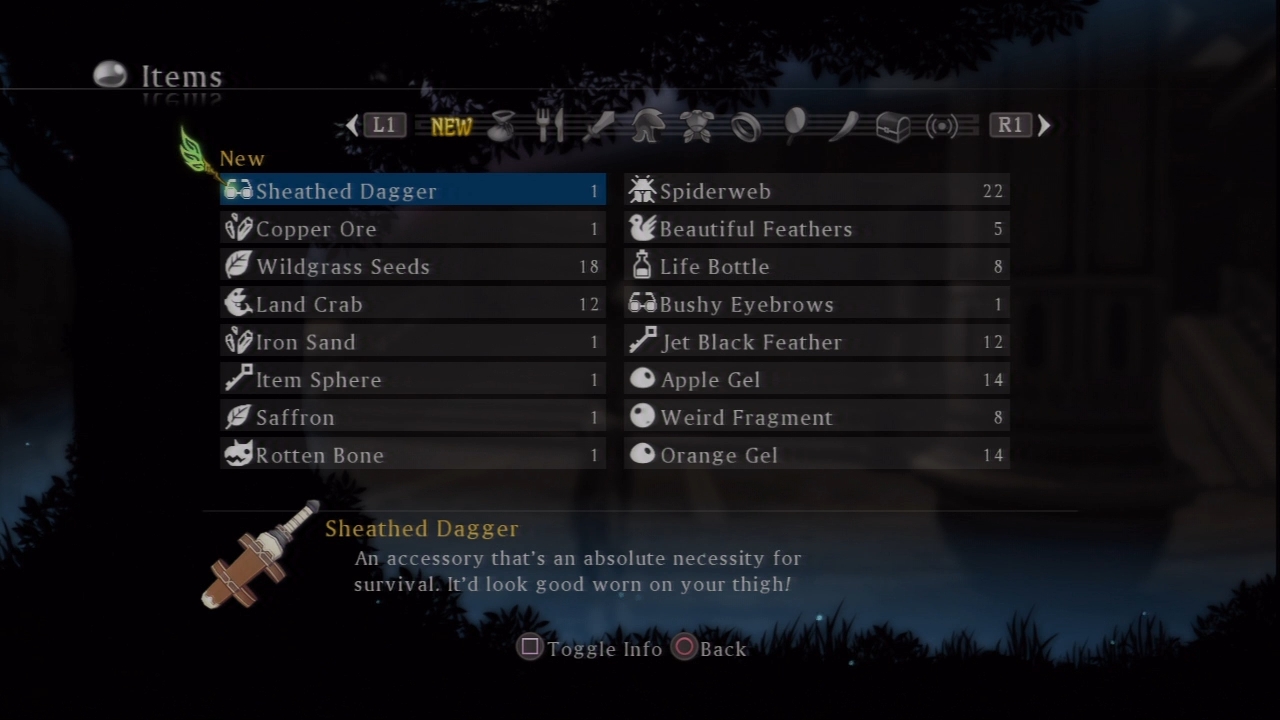Choose Spiderweb in the item list
Image resolution: width=1280 pixels, height=720 pixels.
pos(816,191)
